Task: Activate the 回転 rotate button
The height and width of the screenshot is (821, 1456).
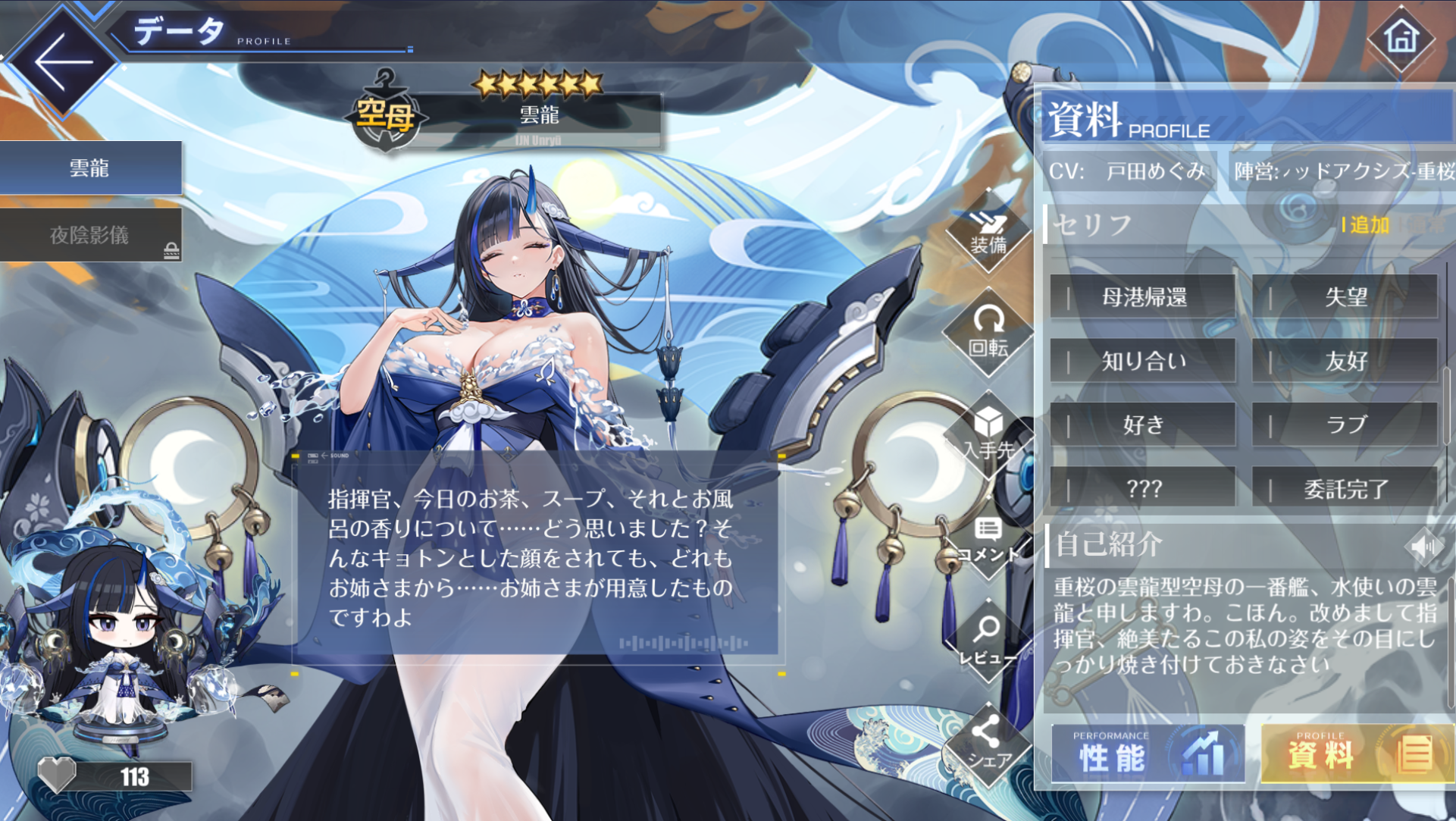Action: 988,333
